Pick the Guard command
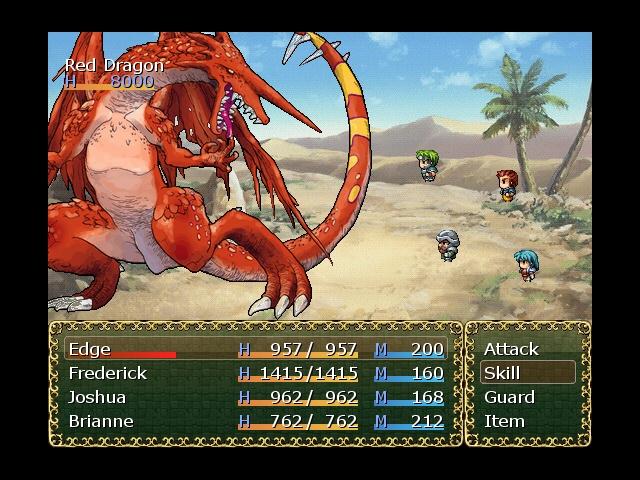This screenshot has height=480, width=640. tap(509, 397)
